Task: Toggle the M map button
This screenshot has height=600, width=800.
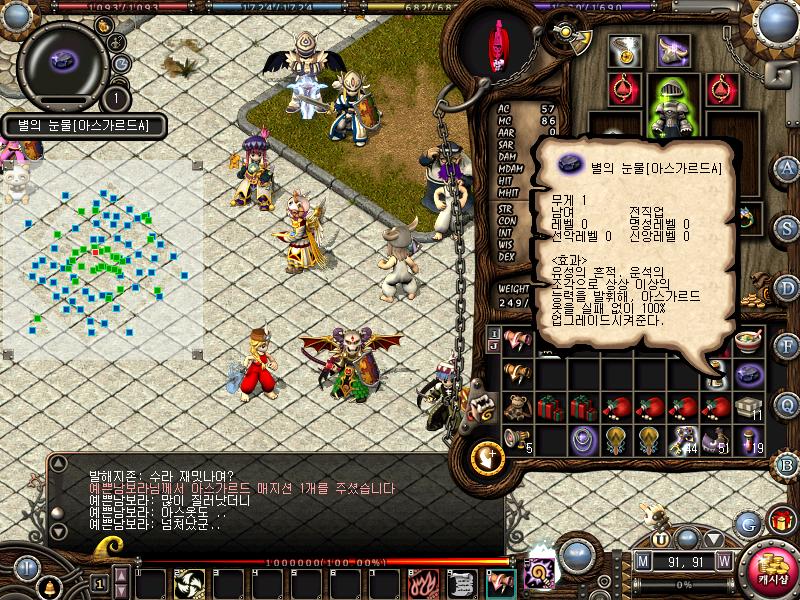Action: (x=644, y=561)
